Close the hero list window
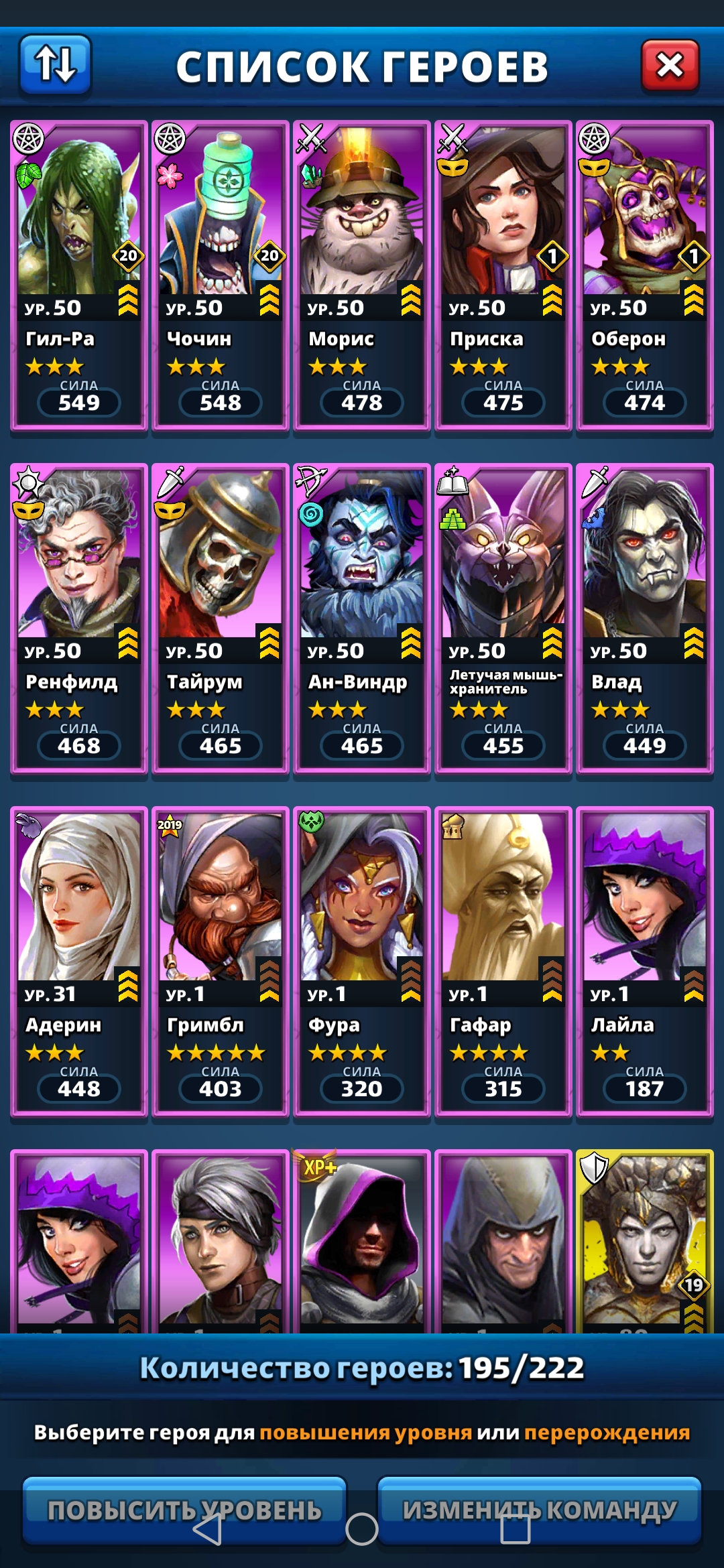Viewport: 724px width, 1568px height. pyautogui.click(x=670, y=66)
